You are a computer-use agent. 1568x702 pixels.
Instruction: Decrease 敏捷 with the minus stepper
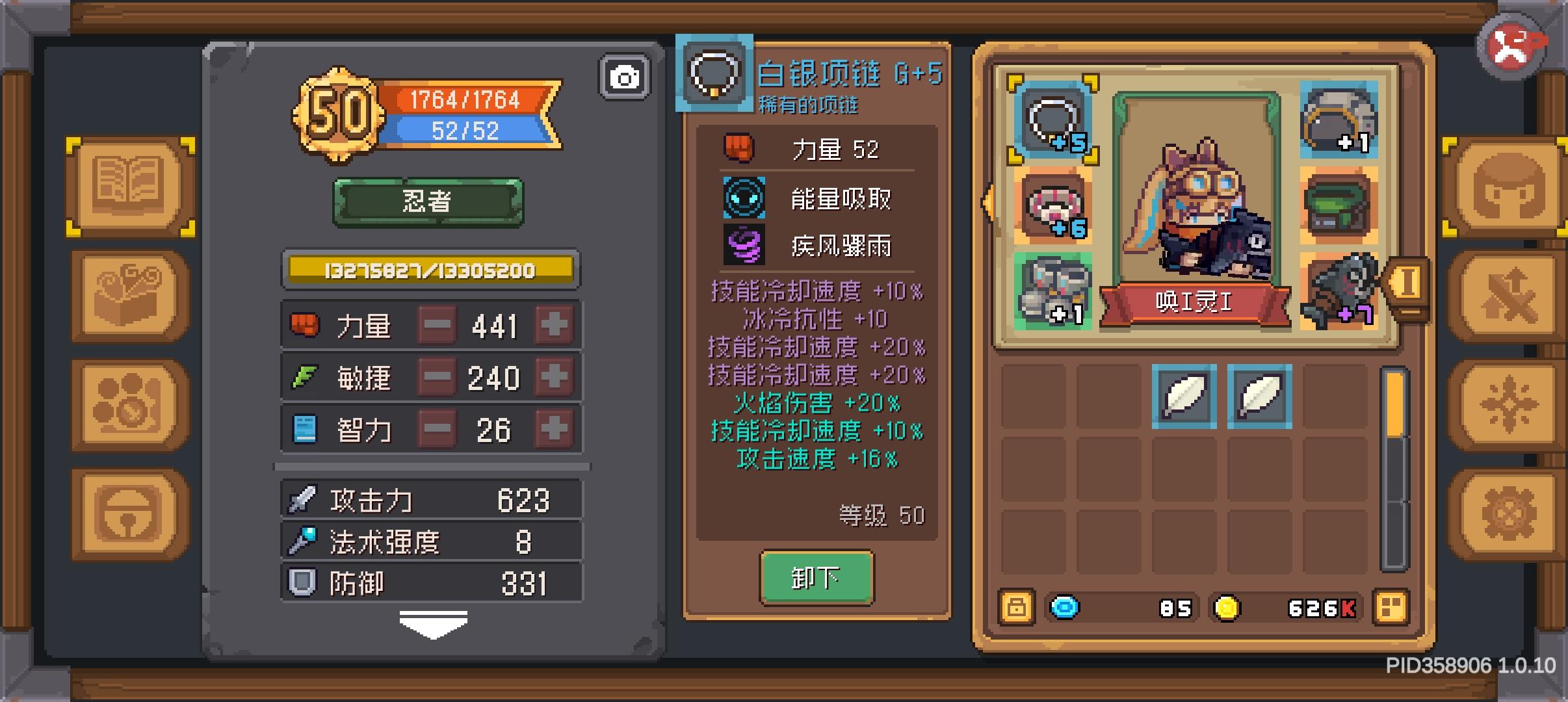[437, 377]
